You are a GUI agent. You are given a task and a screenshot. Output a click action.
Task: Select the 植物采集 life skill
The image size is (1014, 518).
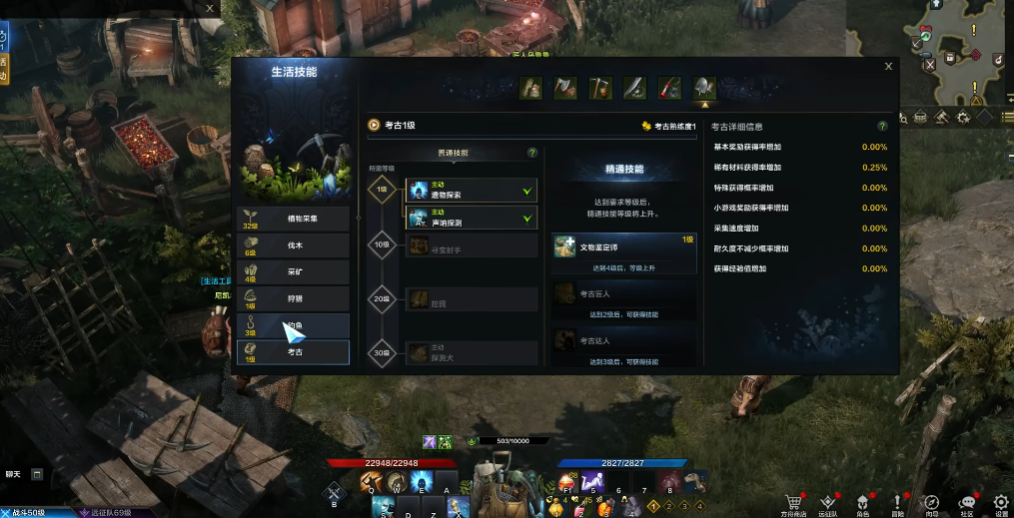pyautogui.click(x=294, y=218)
